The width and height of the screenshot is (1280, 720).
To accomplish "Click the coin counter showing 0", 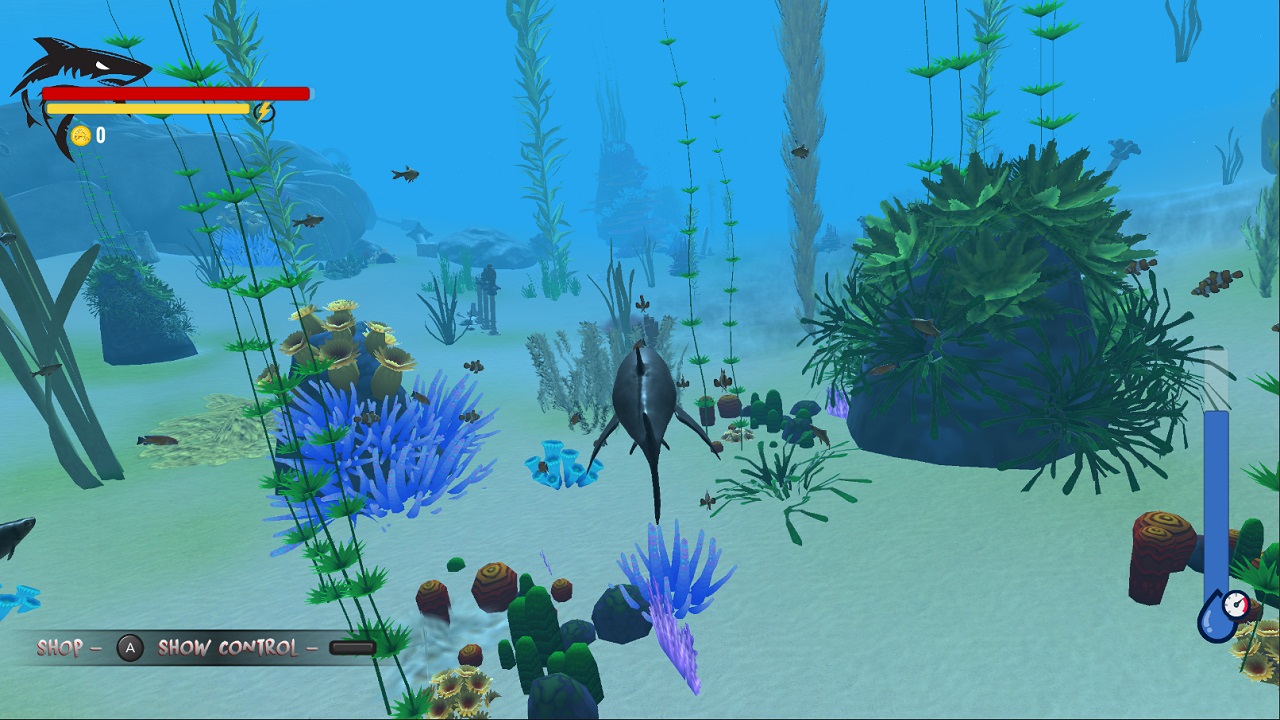I will pyautogui.click(x=98, y=134).
